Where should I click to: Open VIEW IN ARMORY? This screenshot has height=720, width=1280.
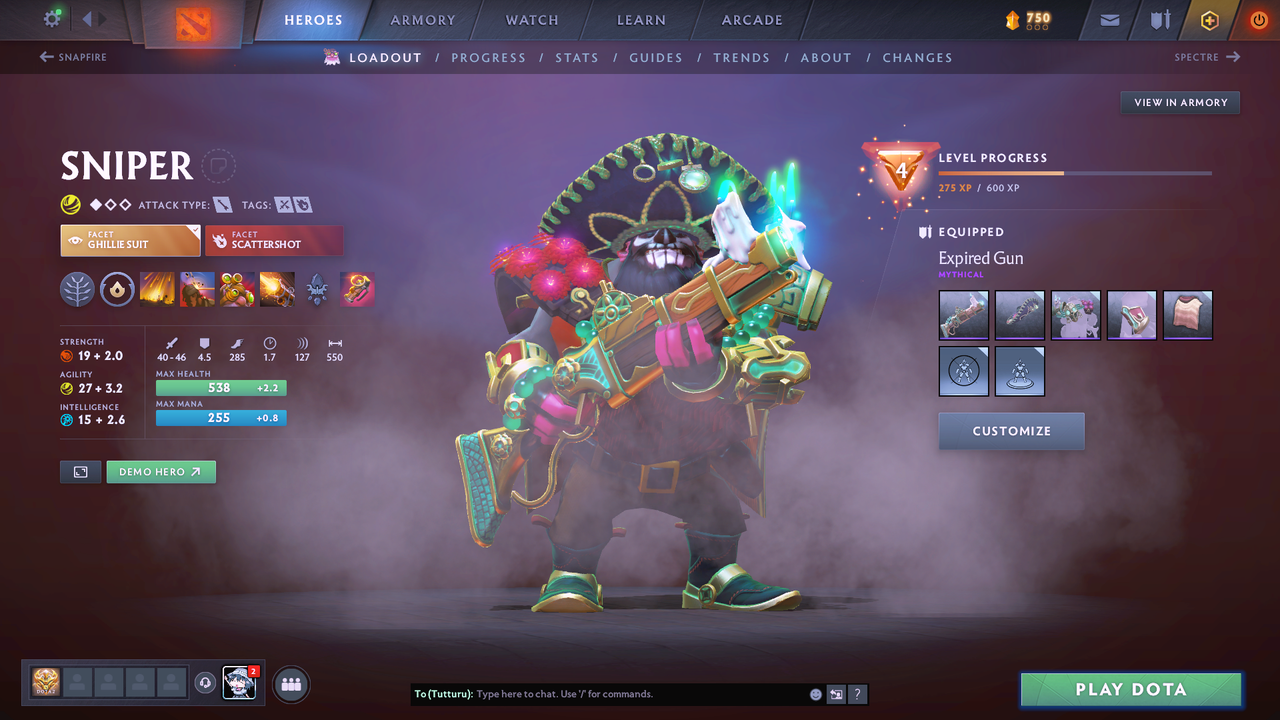[x=1179, y=102]
